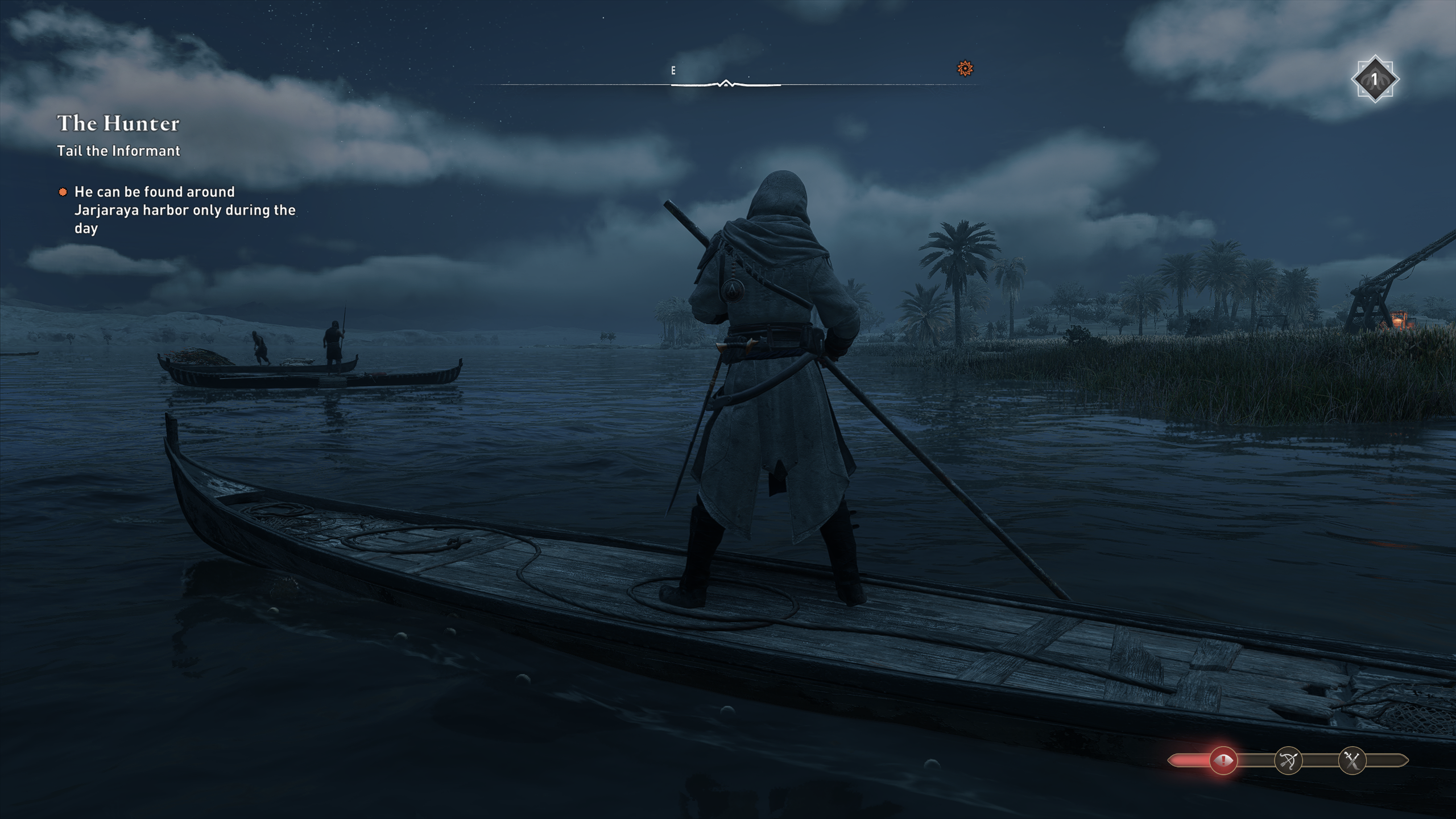This screenshot has height=819, width=1456.
Task: Select the Tail the Informant objective
Action: [x=118, y=151]
